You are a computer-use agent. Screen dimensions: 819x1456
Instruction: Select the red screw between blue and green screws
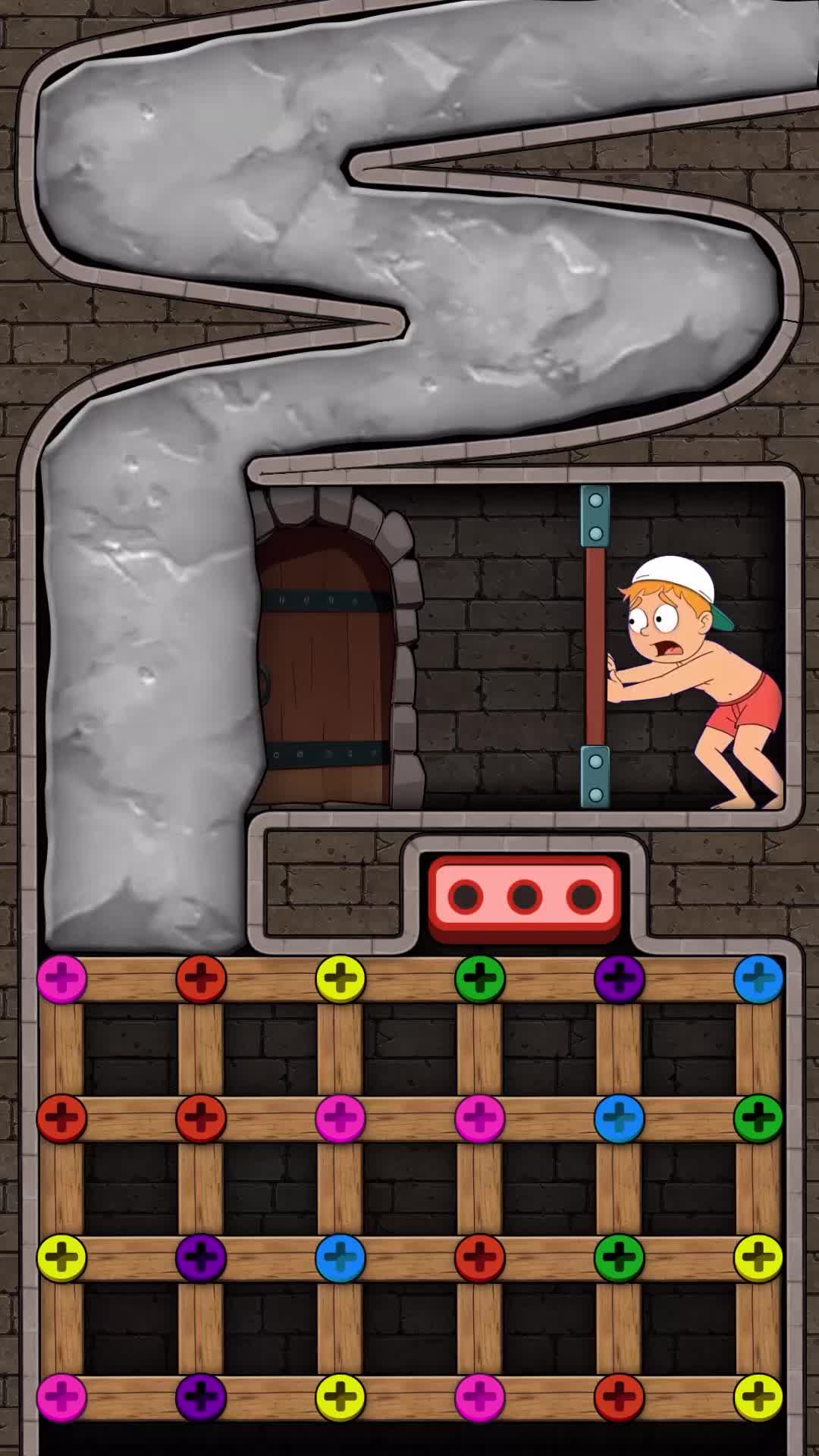480,1257
